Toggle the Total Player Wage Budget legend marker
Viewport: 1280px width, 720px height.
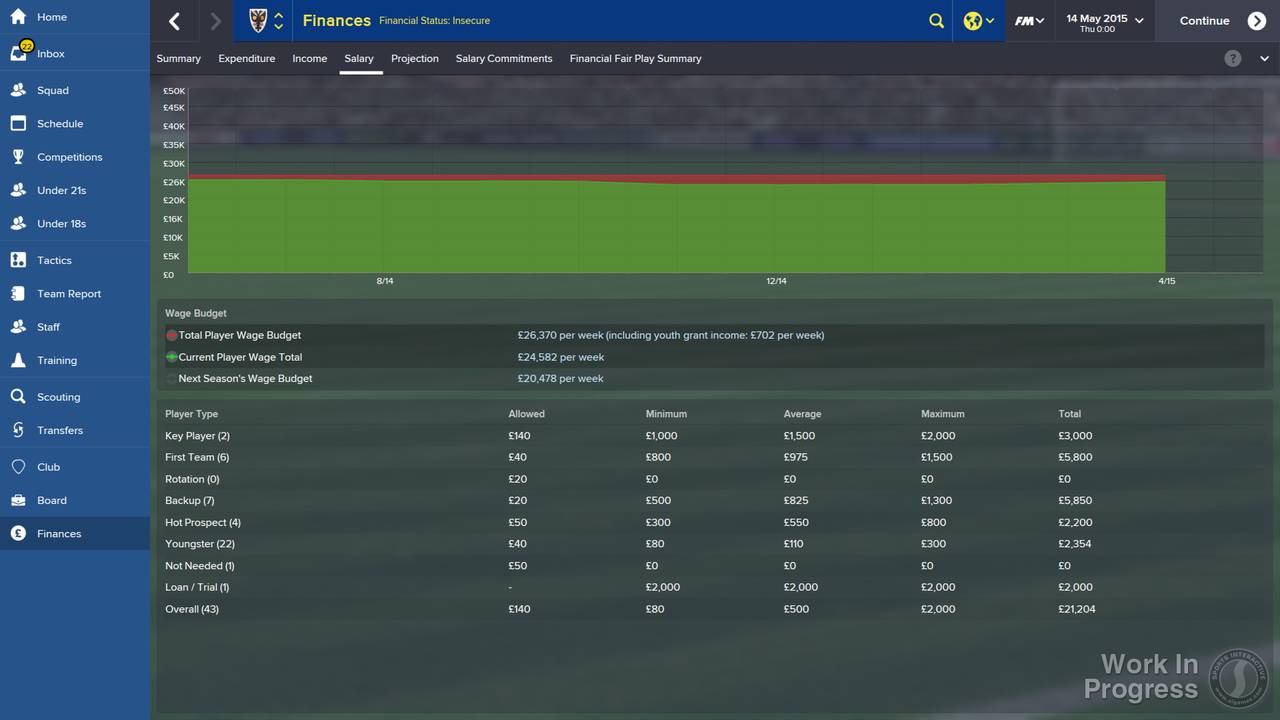coord(170,335)
